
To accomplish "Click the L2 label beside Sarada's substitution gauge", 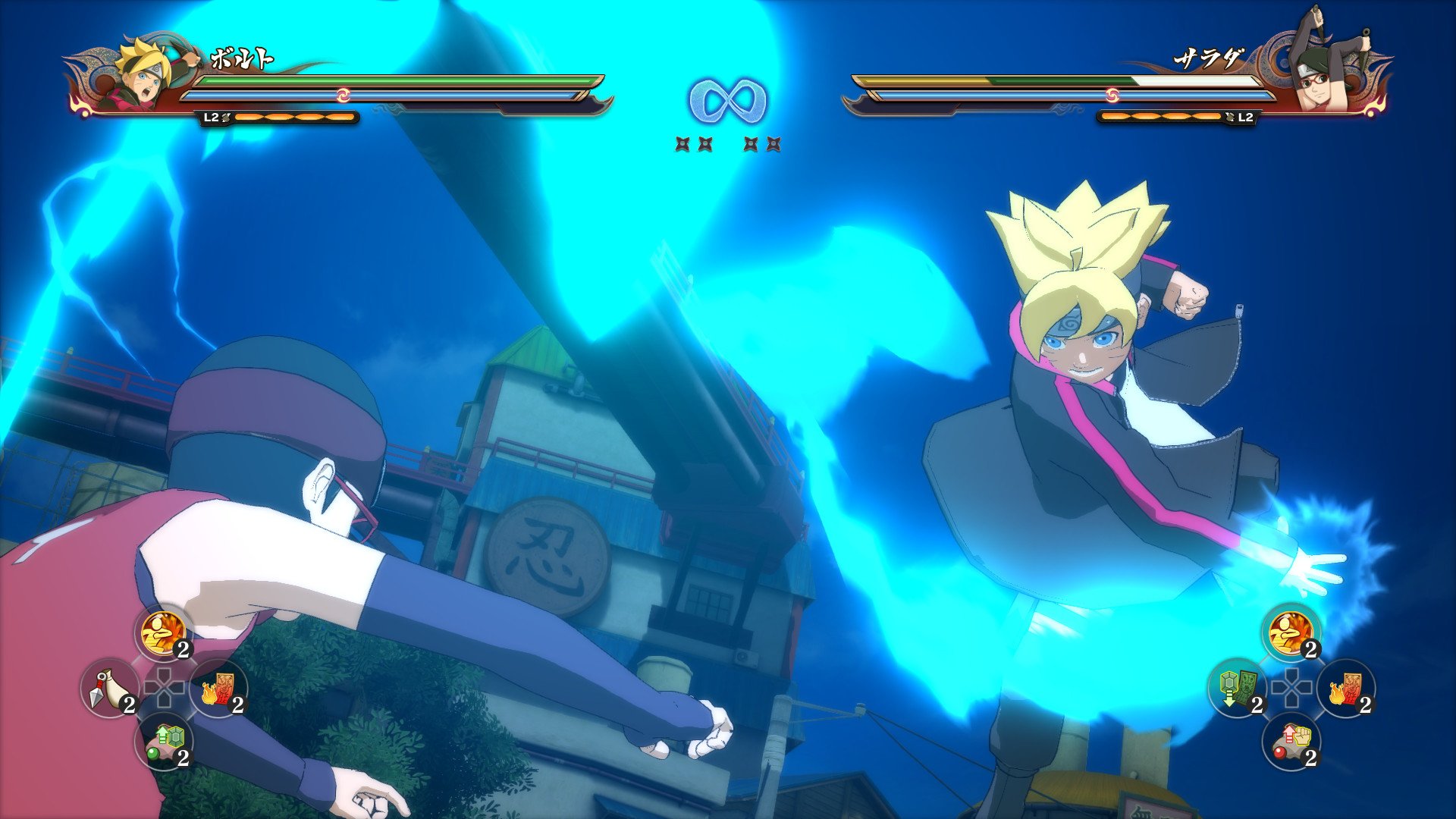I will pyautogui.click(x=1244, y=118).
